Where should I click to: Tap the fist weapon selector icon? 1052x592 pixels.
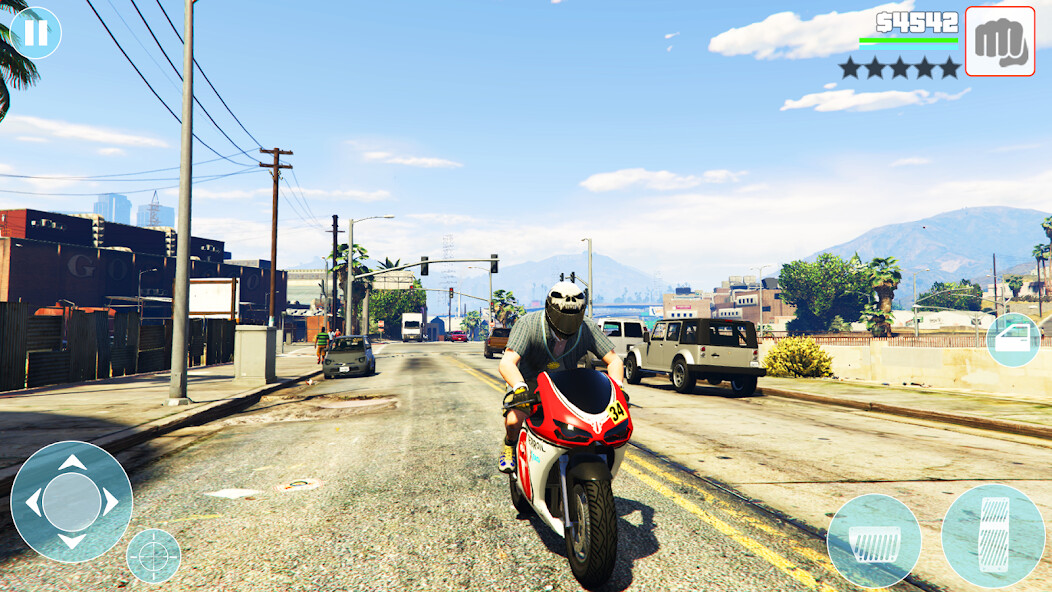coord(999,41)
